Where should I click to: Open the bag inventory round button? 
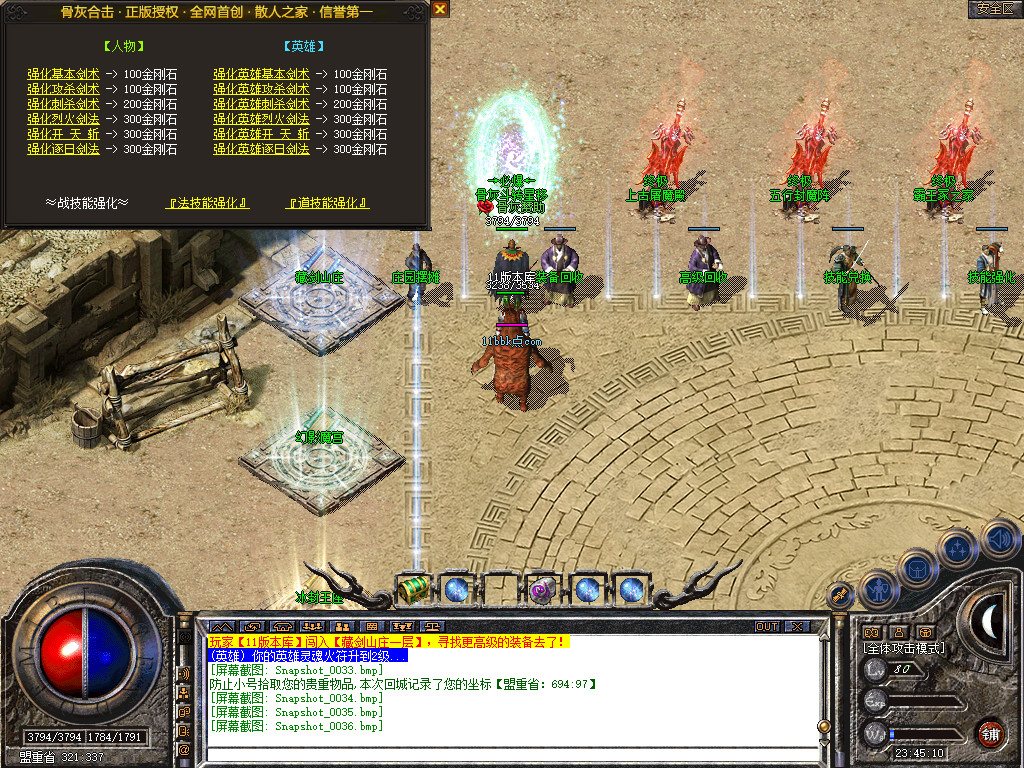pyautogui.click(x=918, y=569)
